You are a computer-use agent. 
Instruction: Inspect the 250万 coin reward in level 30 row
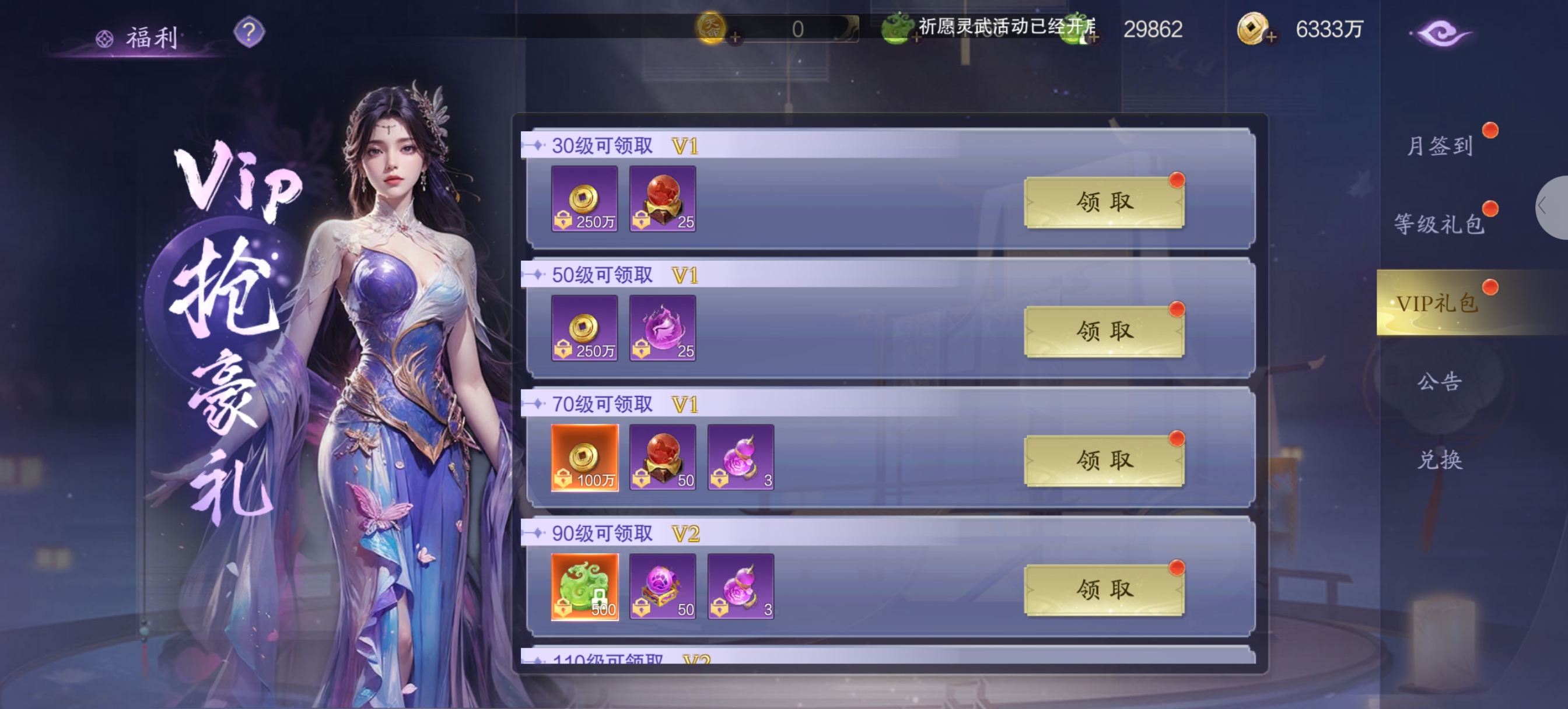pos(584,199)
